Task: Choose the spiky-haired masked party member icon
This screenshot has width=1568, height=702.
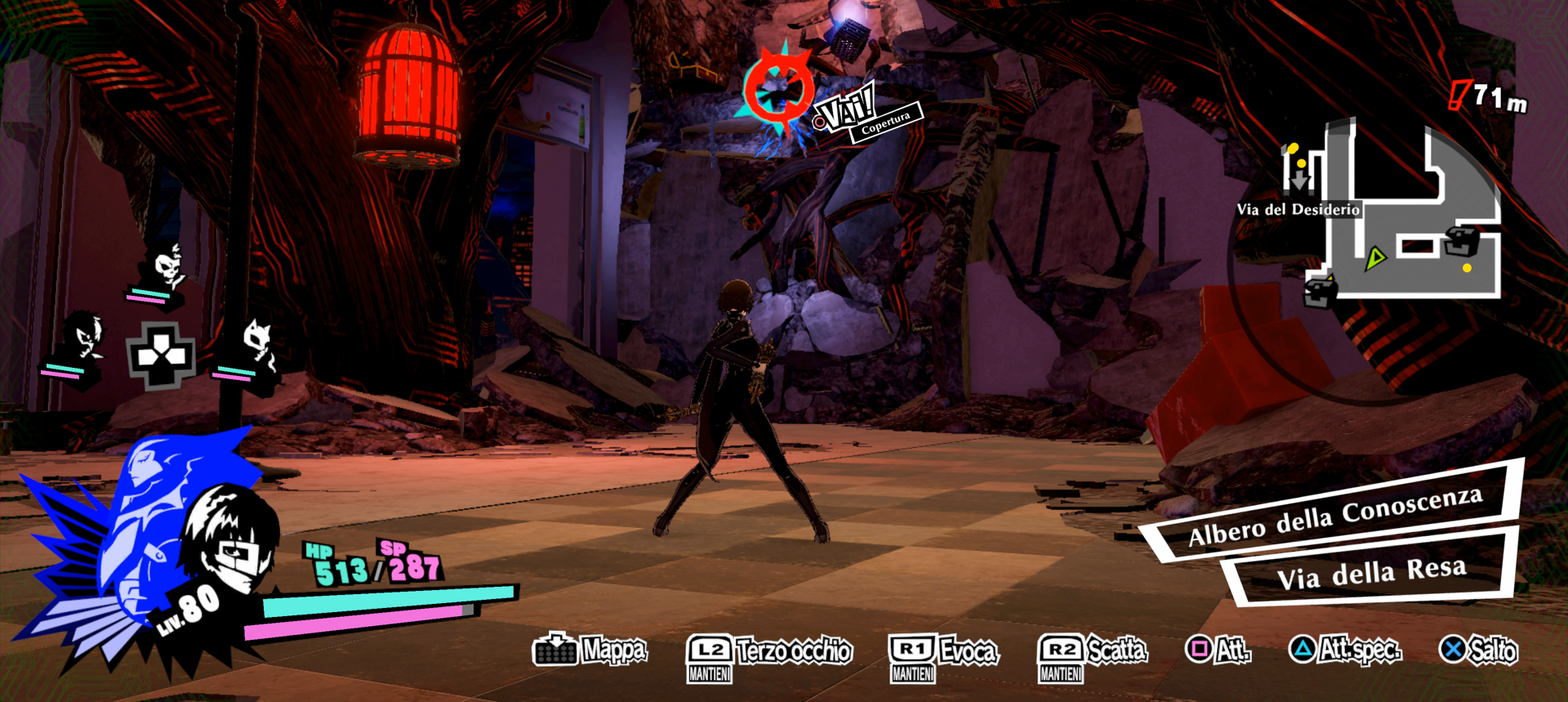Action: pos(84,337)
